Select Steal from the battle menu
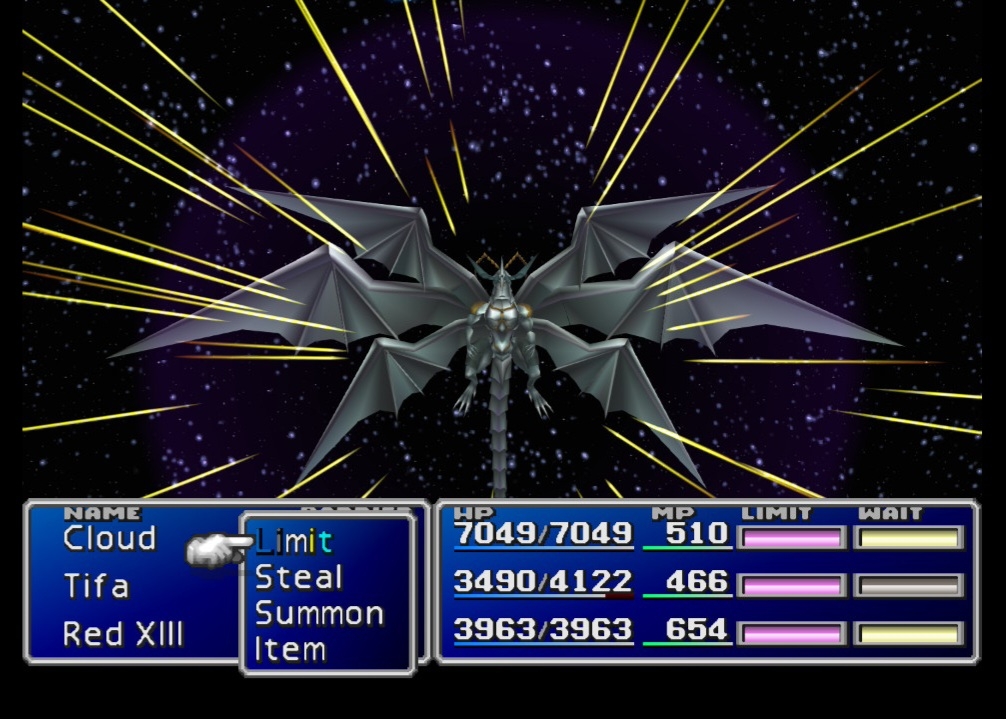This screenshot has width=1006, height=719. (298, 577)
